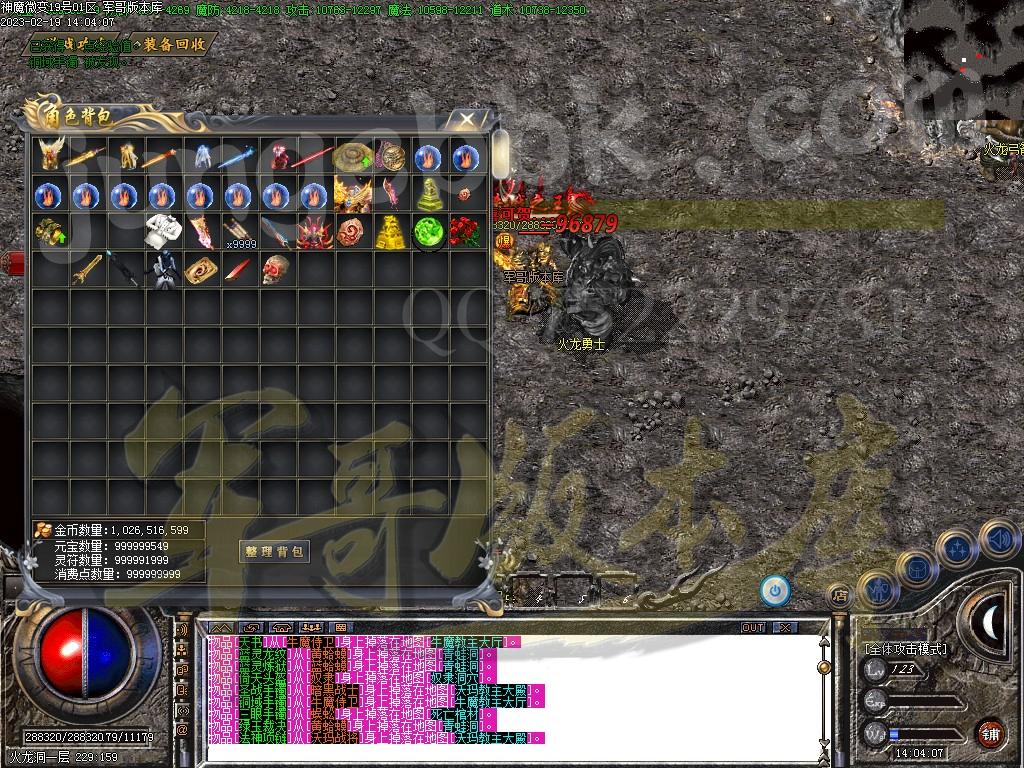Click the 整理背包 sort backpack button

point(275,551)
